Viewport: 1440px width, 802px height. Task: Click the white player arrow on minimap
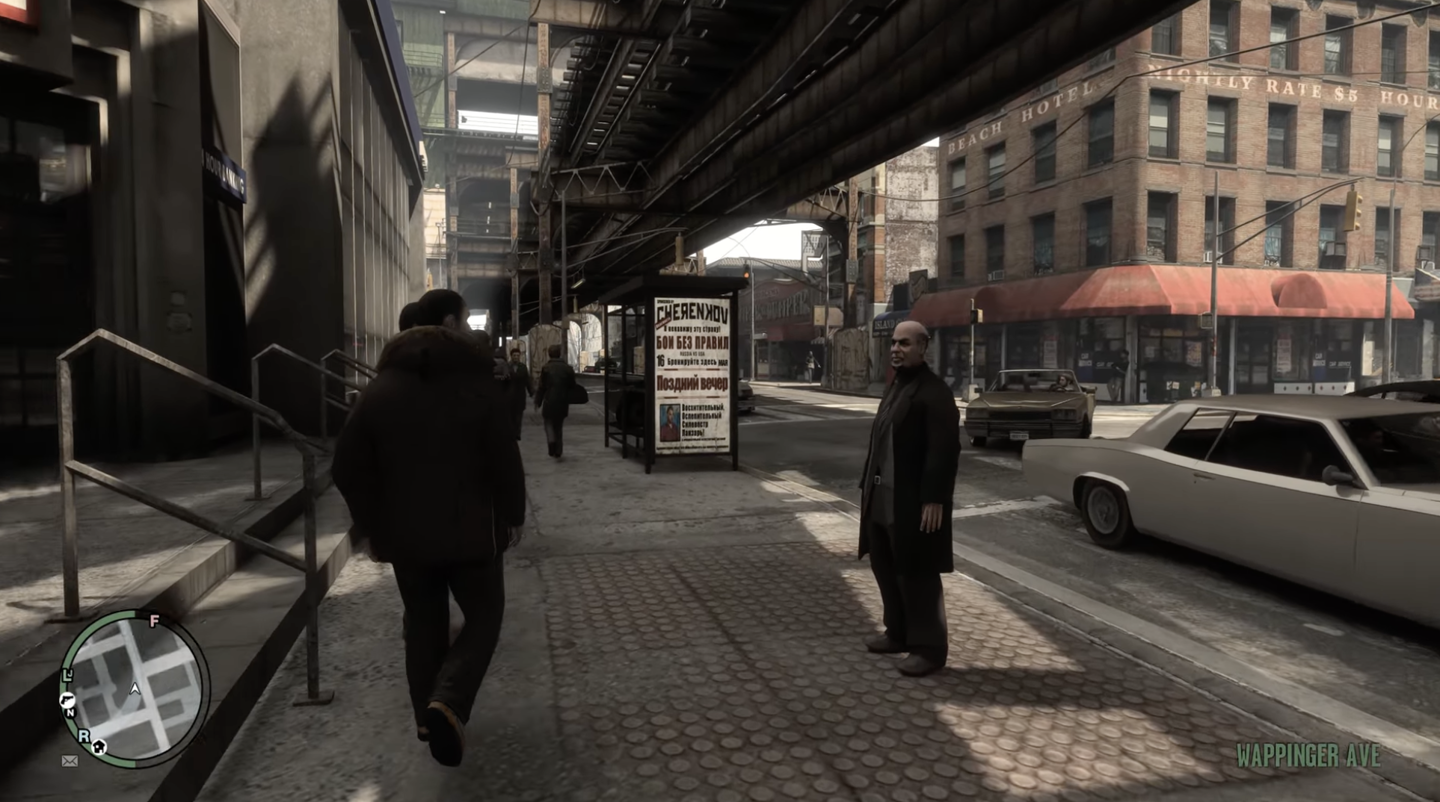(x=135, y=689)
